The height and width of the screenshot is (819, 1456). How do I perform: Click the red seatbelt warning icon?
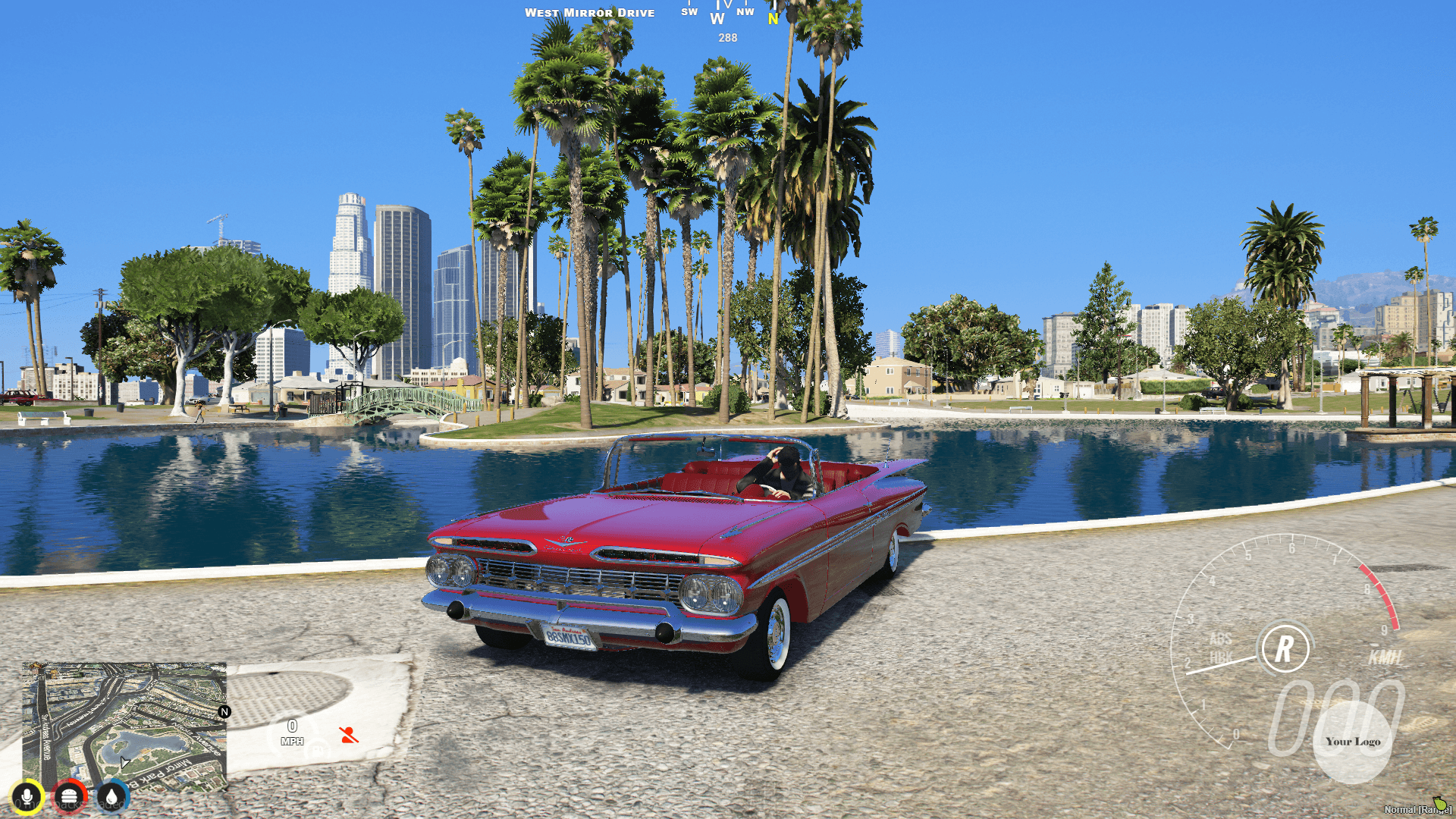point(349,735)
